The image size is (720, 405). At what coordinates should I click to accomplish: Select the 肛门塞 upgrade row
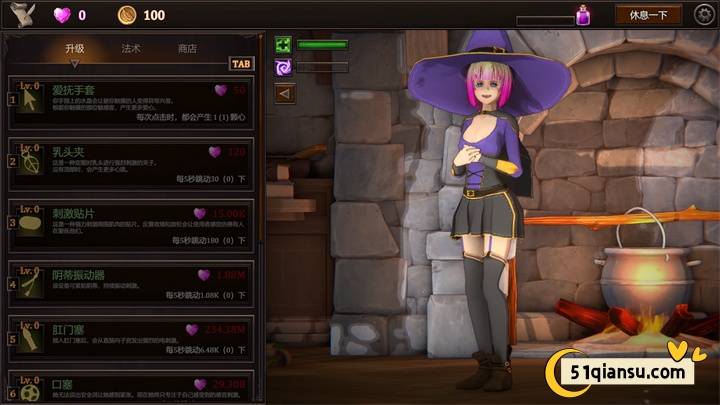tap(130, 338)
